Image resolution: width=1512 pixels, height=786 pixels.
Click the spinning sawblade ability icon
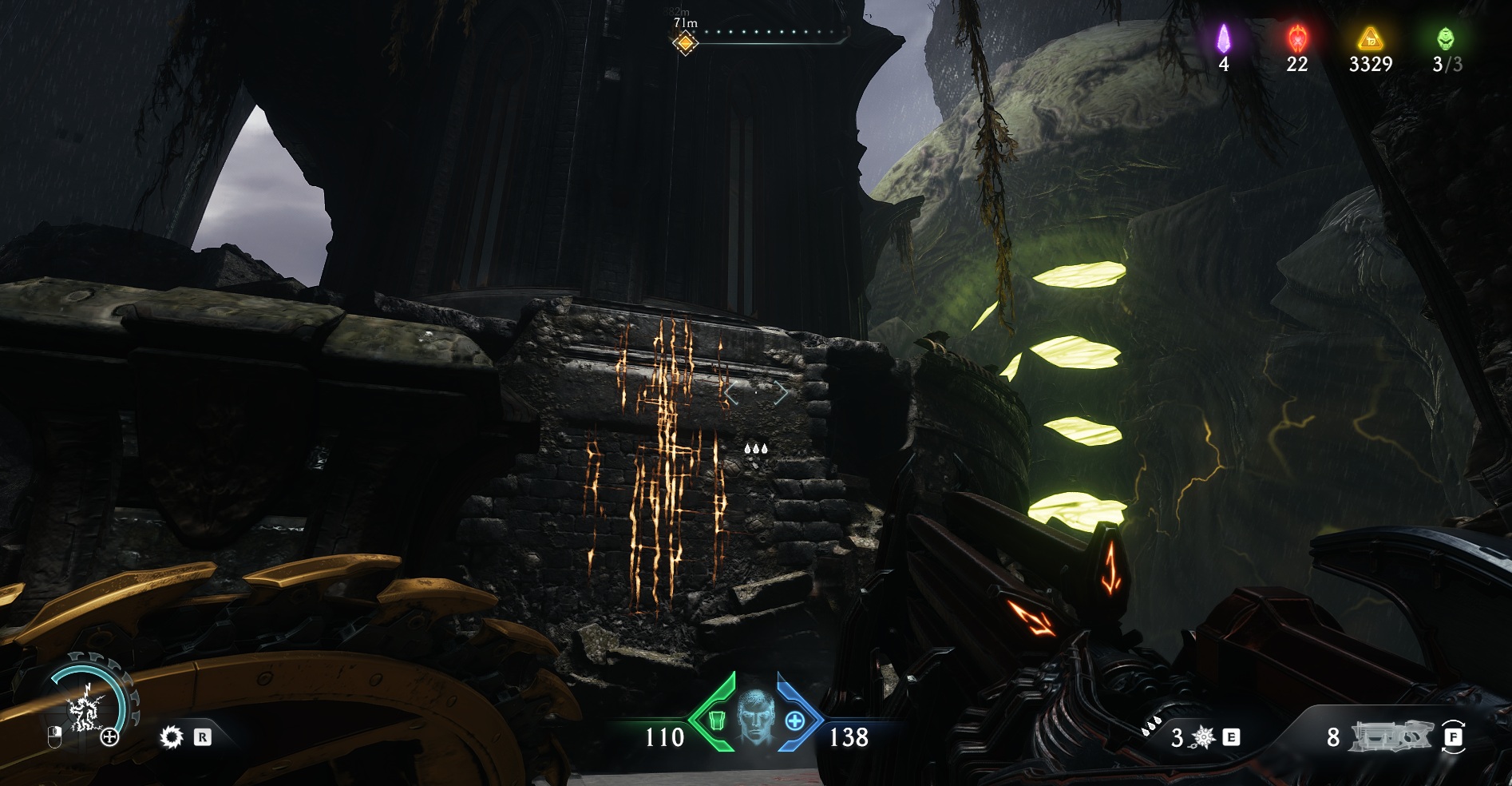coord(171,736)
